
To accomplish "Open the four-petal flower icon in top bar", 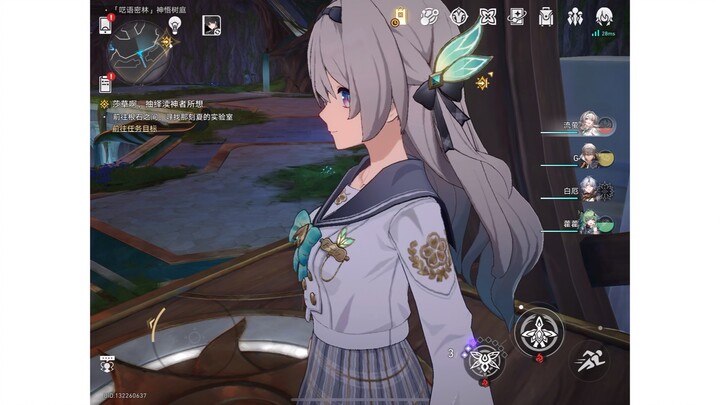I will click(488, 16).
